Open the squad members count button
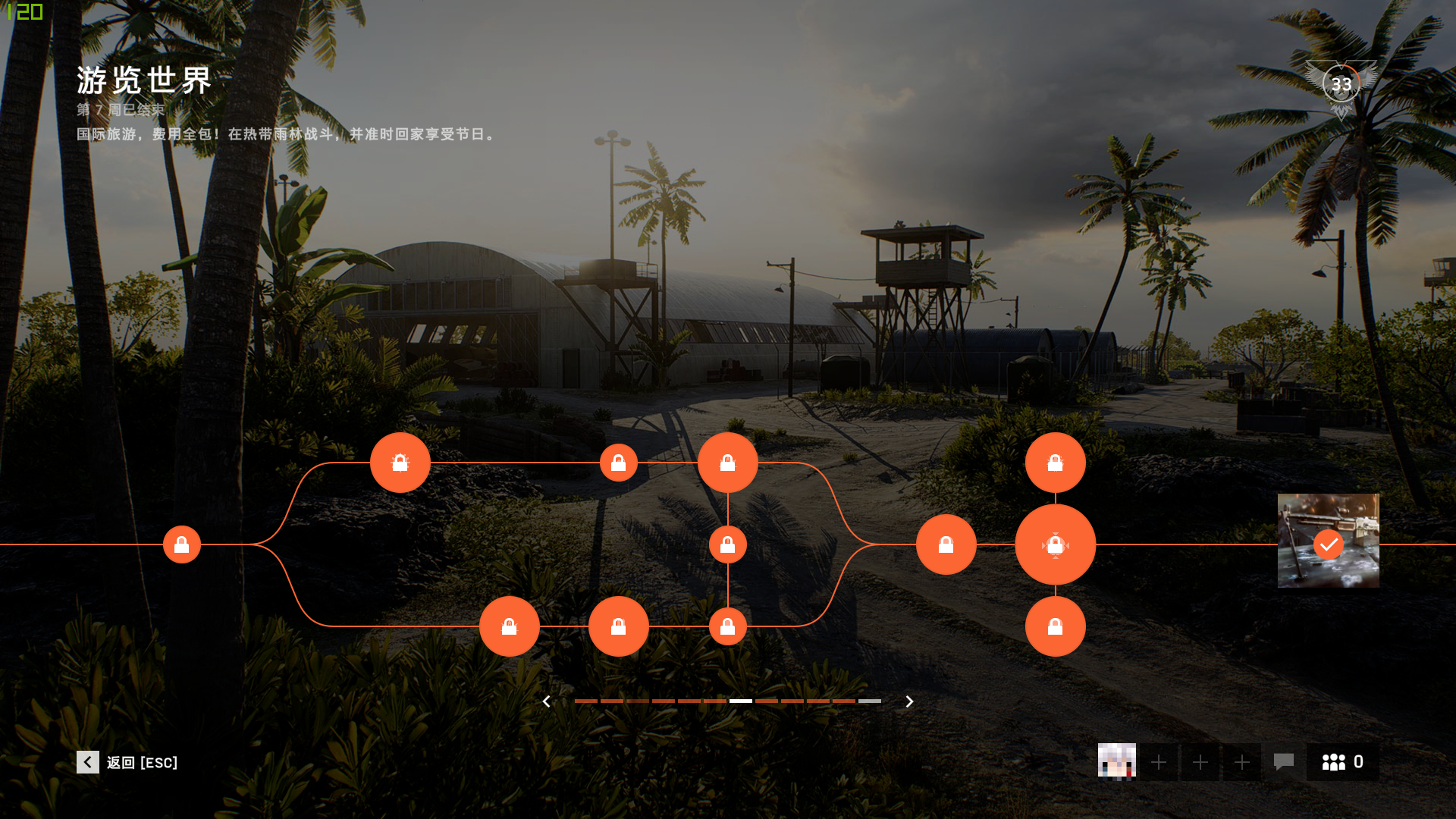 click(1342, 761)
